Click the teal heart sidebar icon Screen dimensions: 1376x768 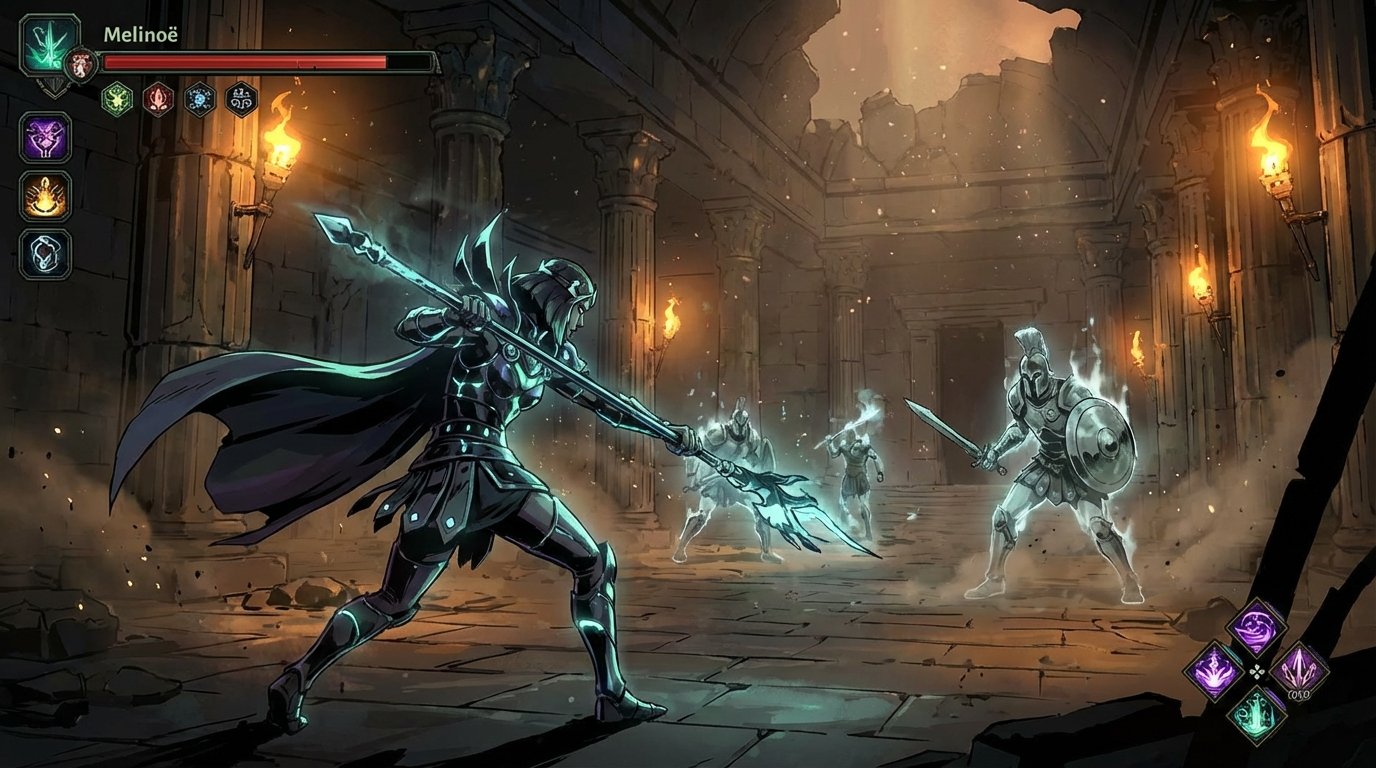(x=43, y=252)
